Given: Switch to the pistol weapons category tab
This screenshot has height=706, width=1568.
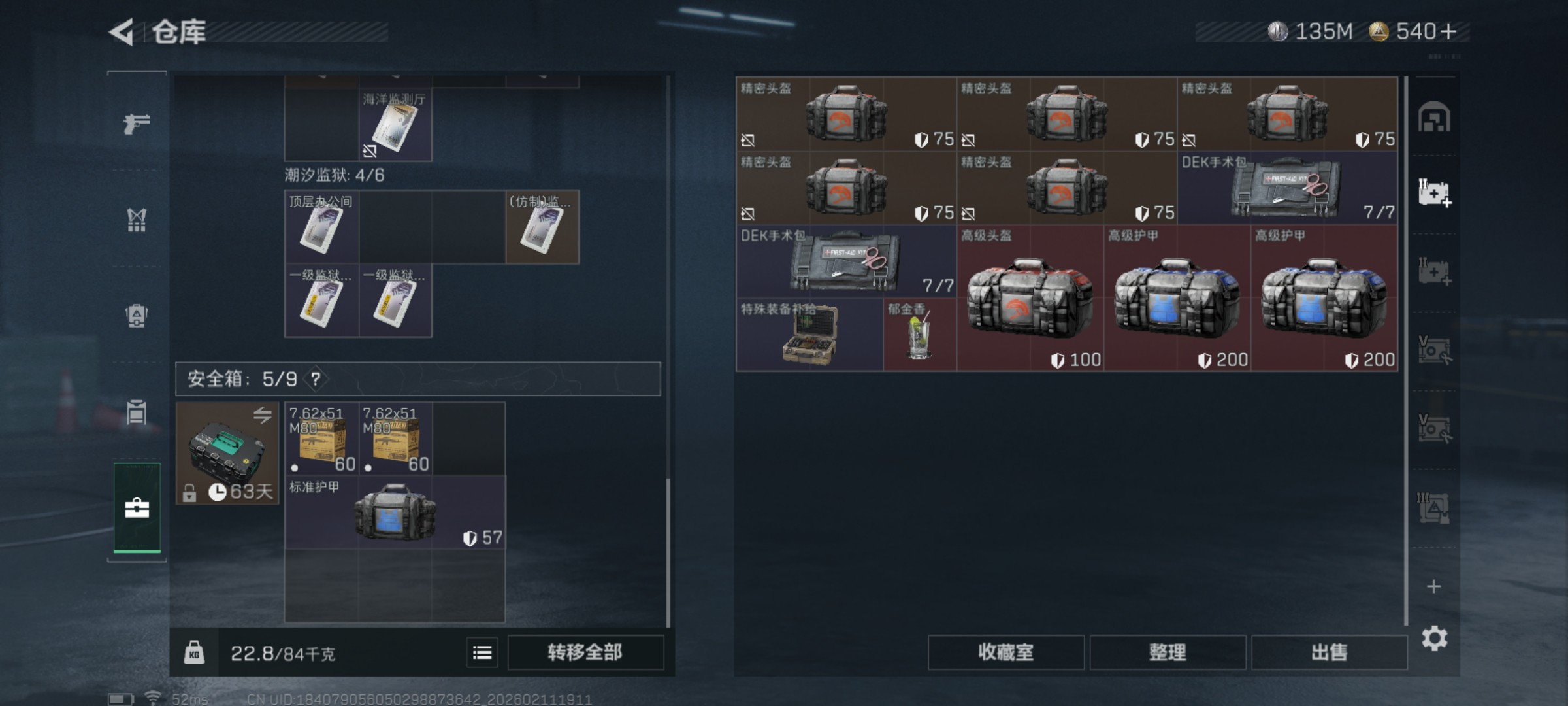Looking at the screenshot, I should tap(137, 123).
